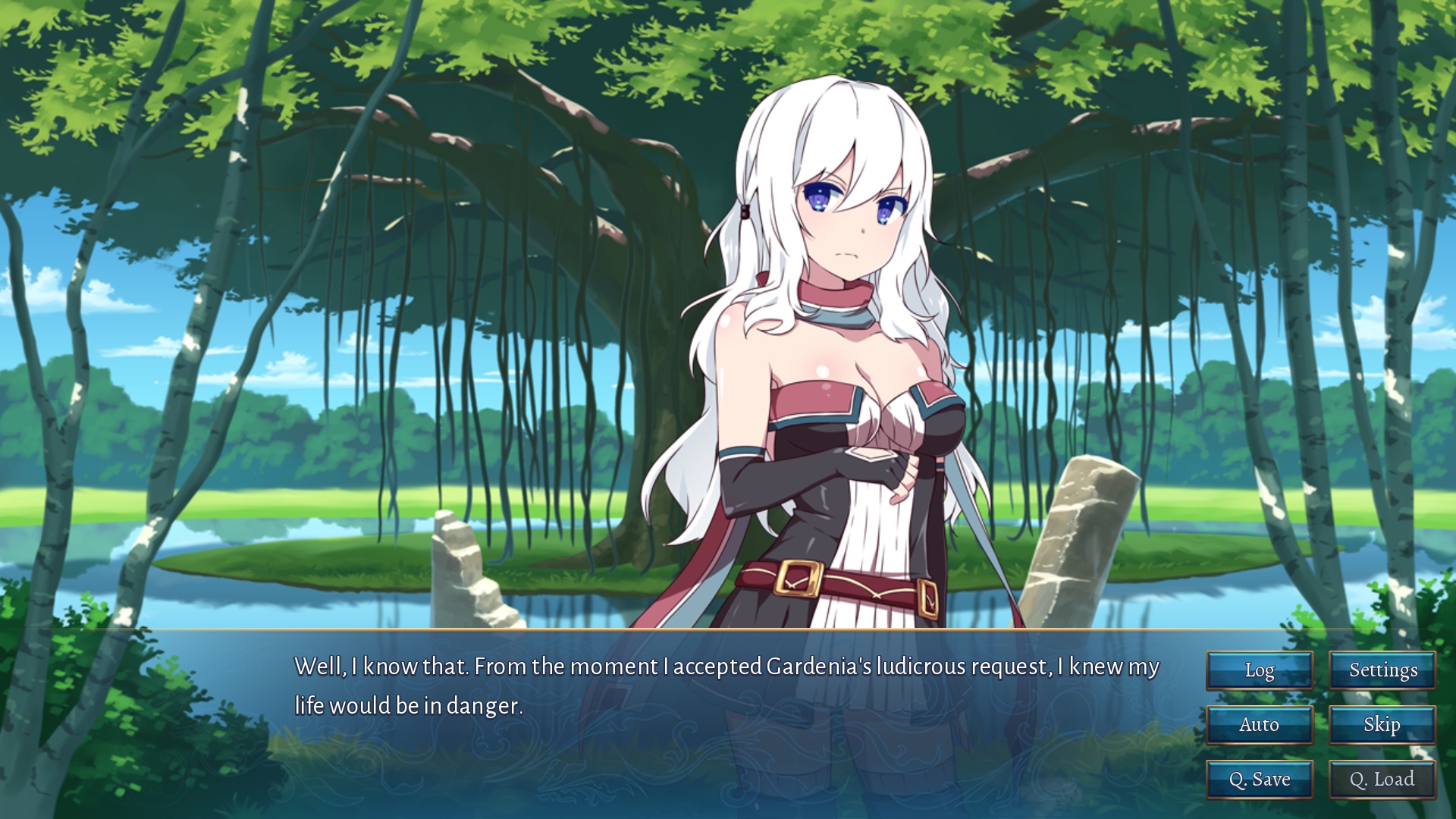Viewport: 1456px width, 819px height.
Task: Adjust game options through Settings
Action: coord(1383,670)
